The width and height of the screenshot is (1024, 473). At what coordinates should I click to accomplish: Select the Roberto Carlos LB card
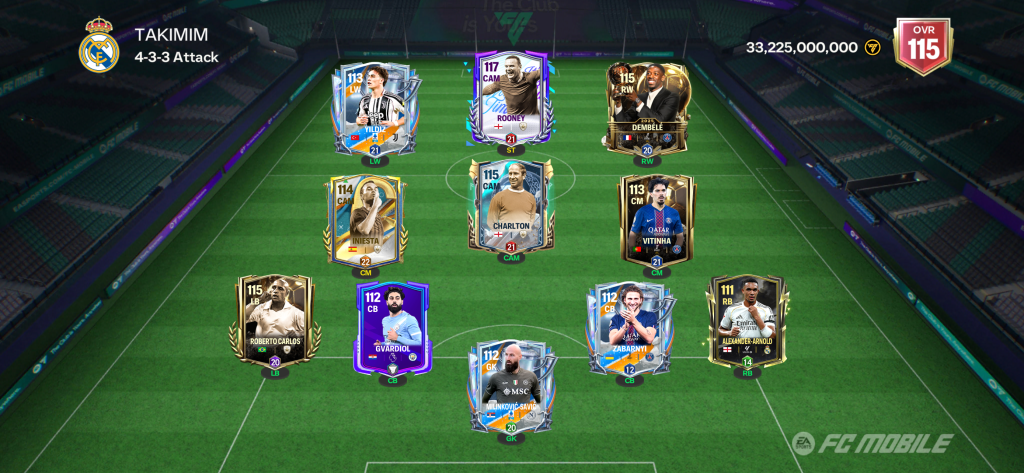pyautogui.click(x=275, y=320)
